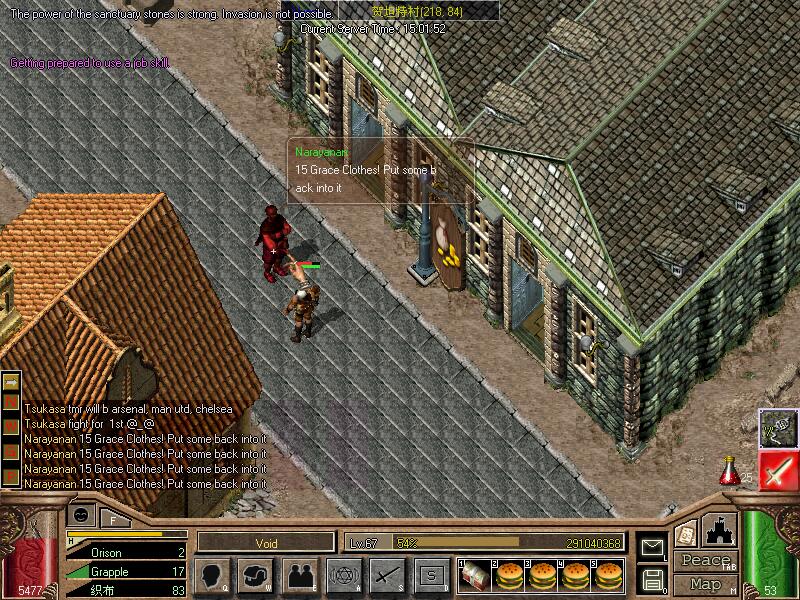The height and width of the screenshot is (600, 800).
Task: Click the square S button
Action: coord(430,575)
